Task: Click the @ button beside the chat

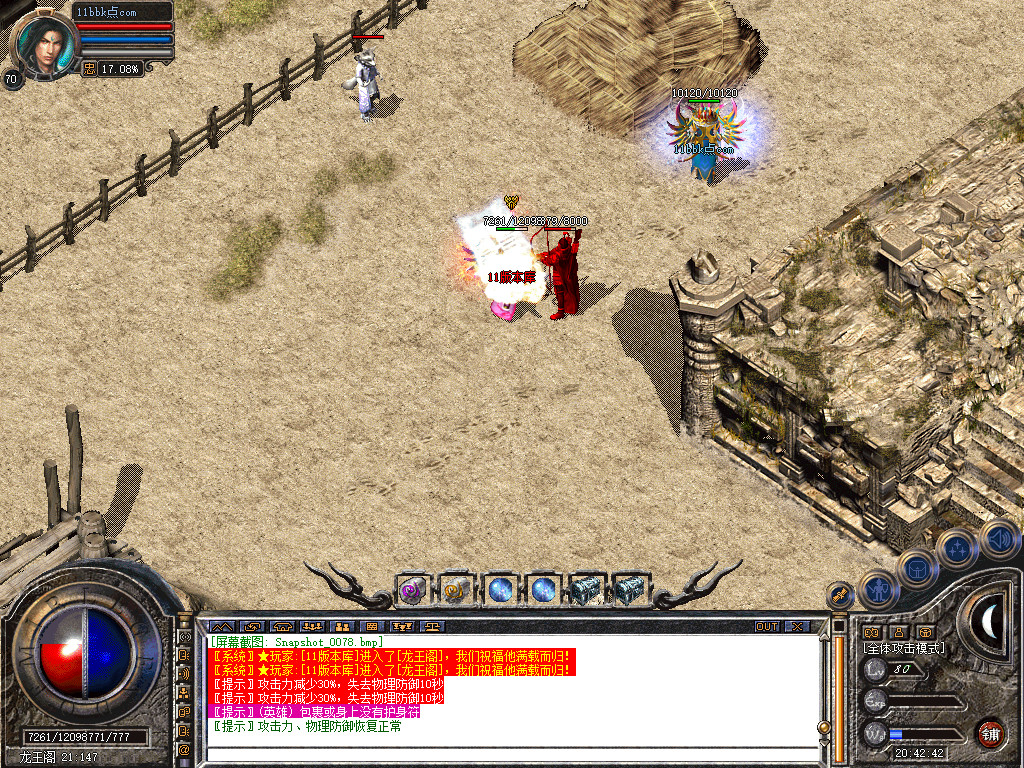Action: click(x=185, y=748)
